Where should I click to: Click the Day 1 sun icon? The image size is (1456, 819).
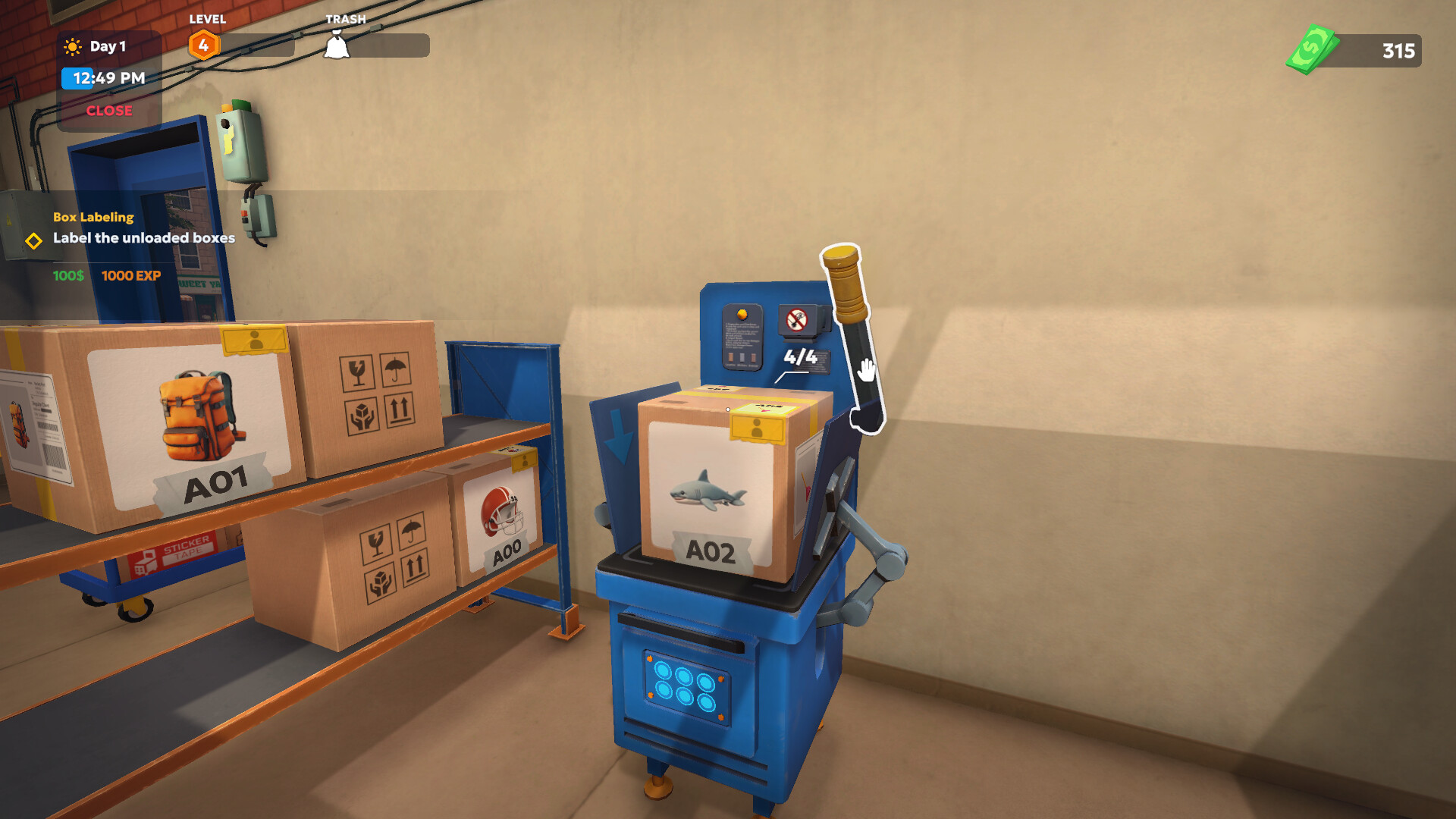[71, 46]
